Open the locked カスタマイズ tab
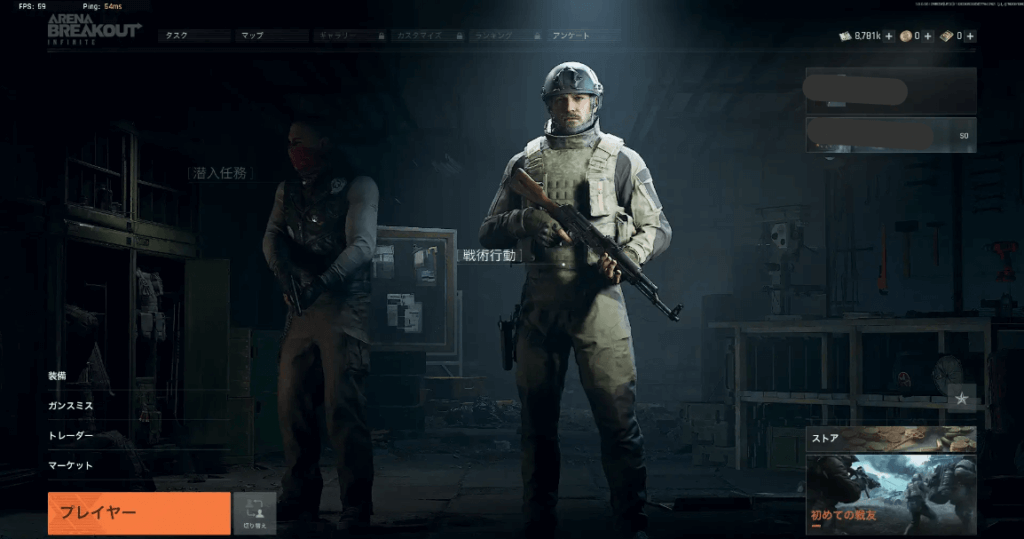 point(426,36)
